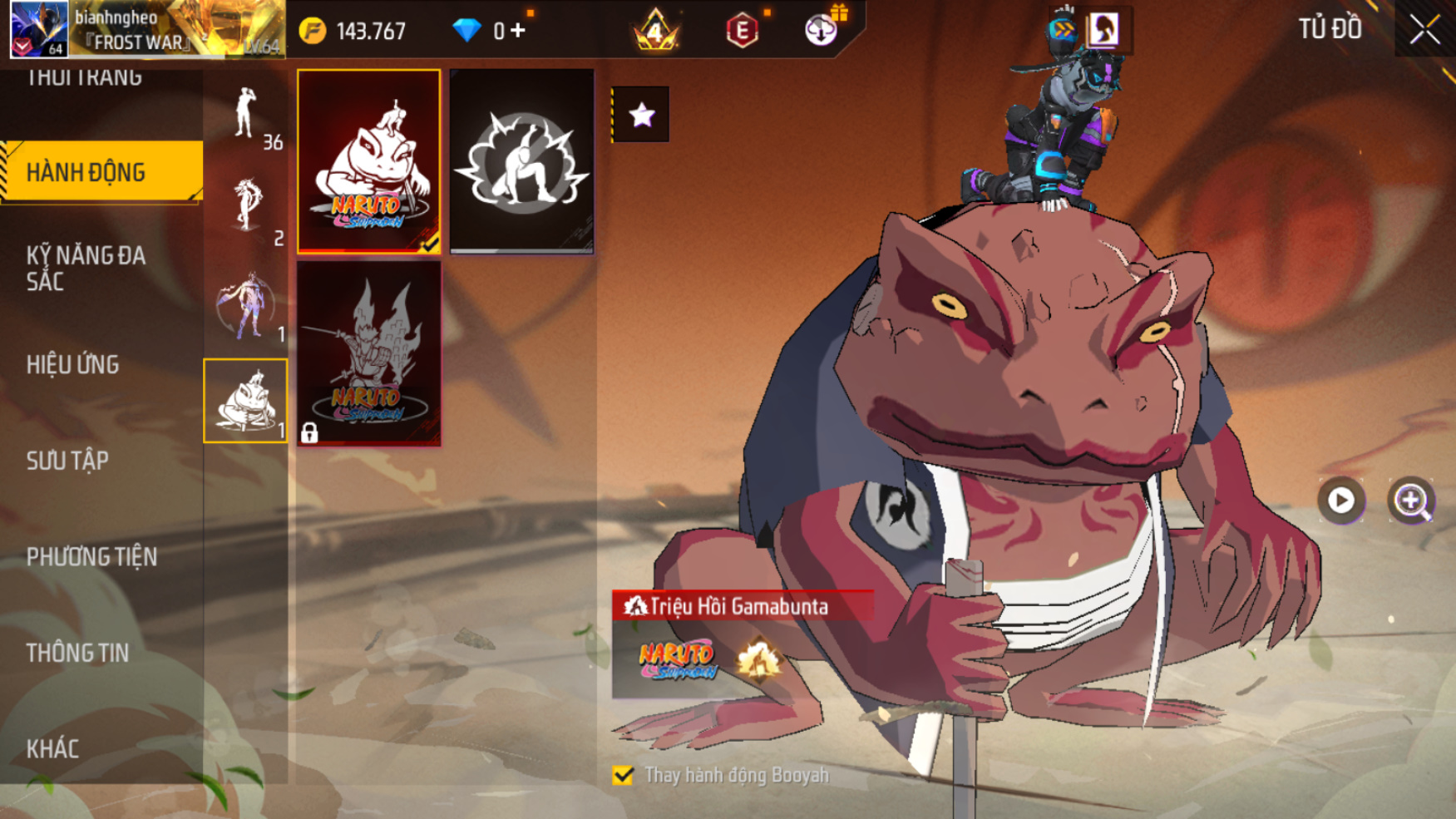This screenshot has width=1456, height=819.
Task: Switch to the Khác category
Action: point(52,749)
